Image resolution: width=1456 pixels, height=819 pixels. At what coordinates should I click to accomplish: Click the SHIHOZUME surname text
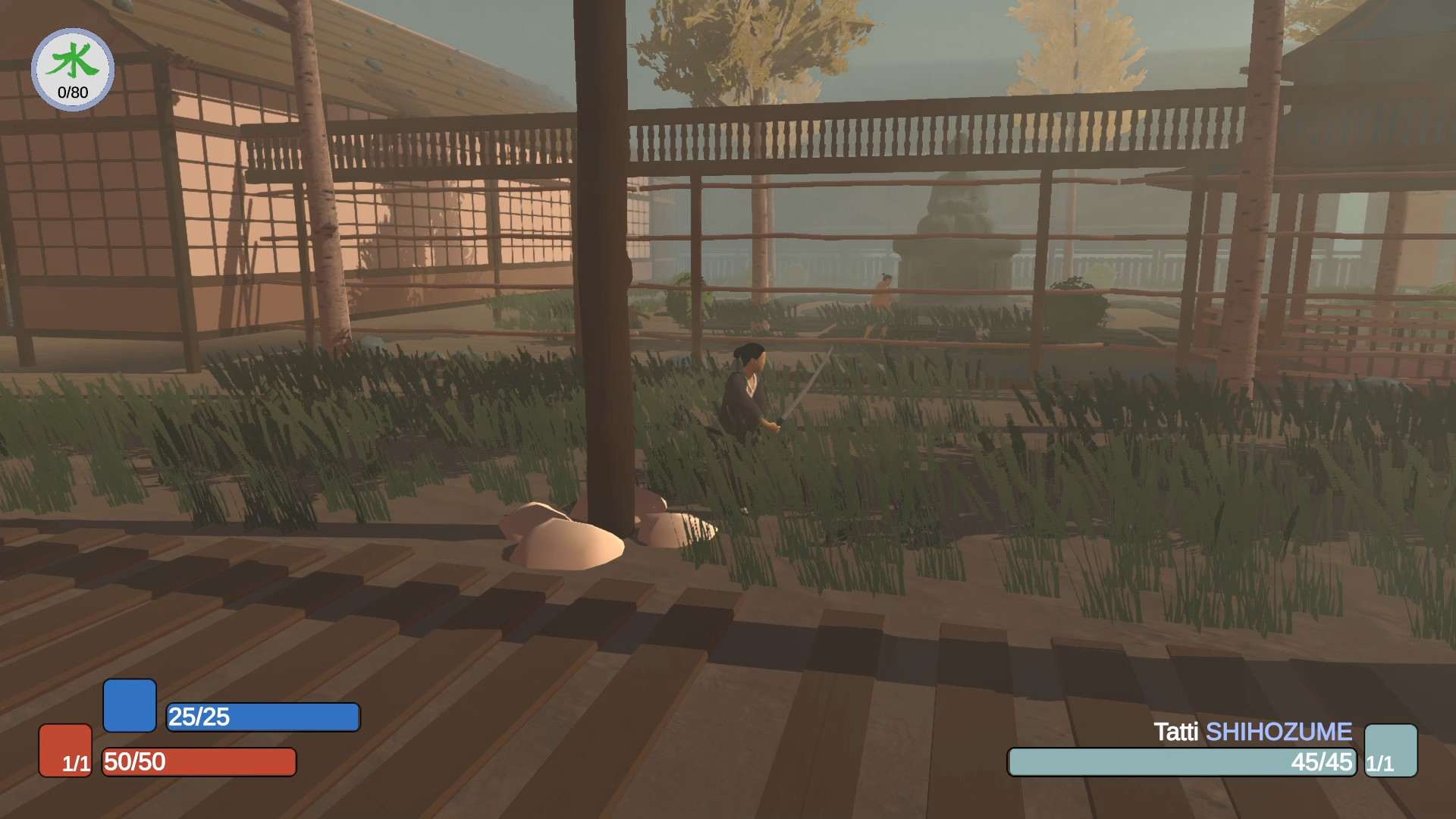(x=1278, y=733)
